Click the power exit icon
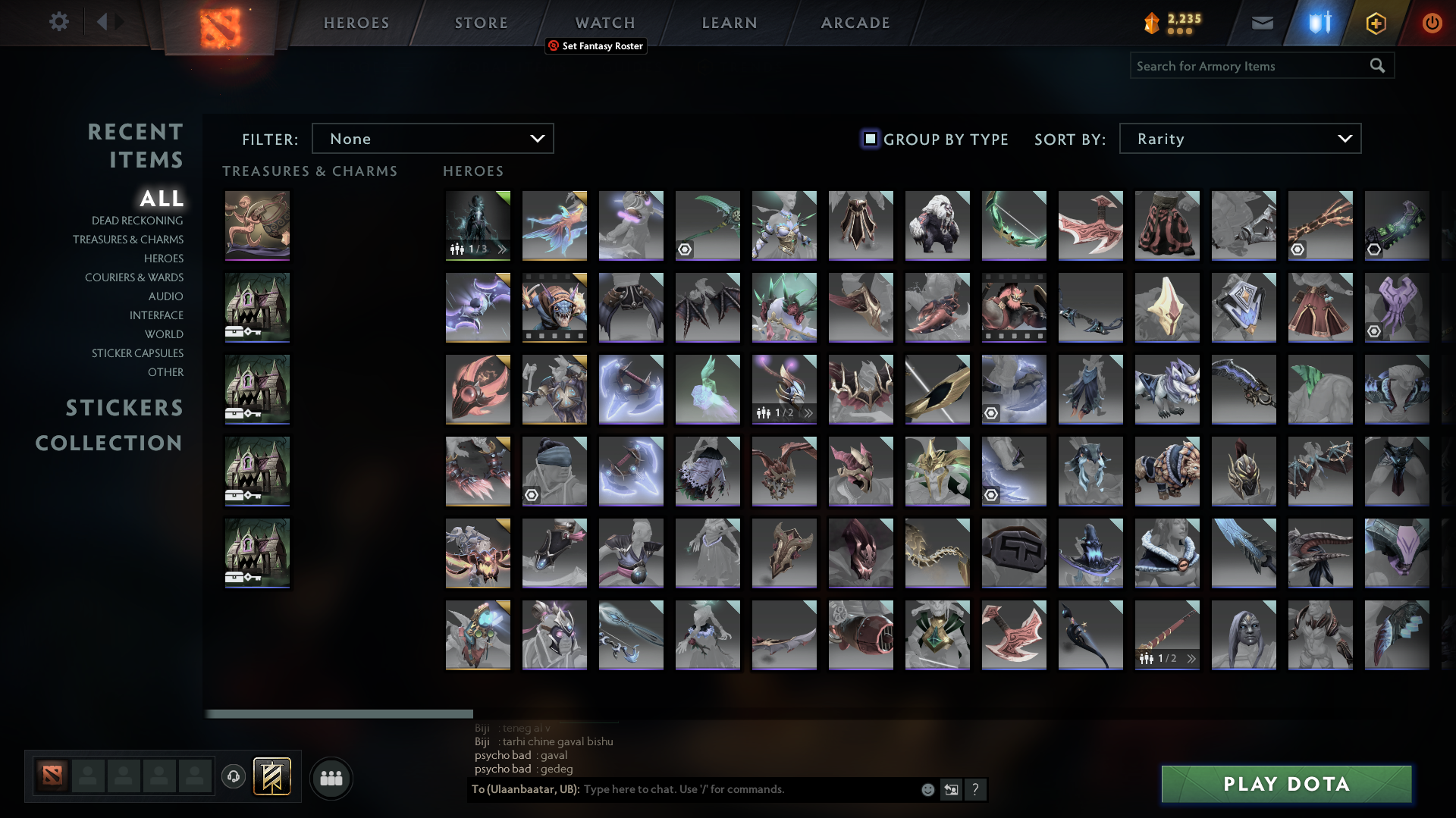The width and height of the screenshot is (1456, 818). coord(1432,23)
